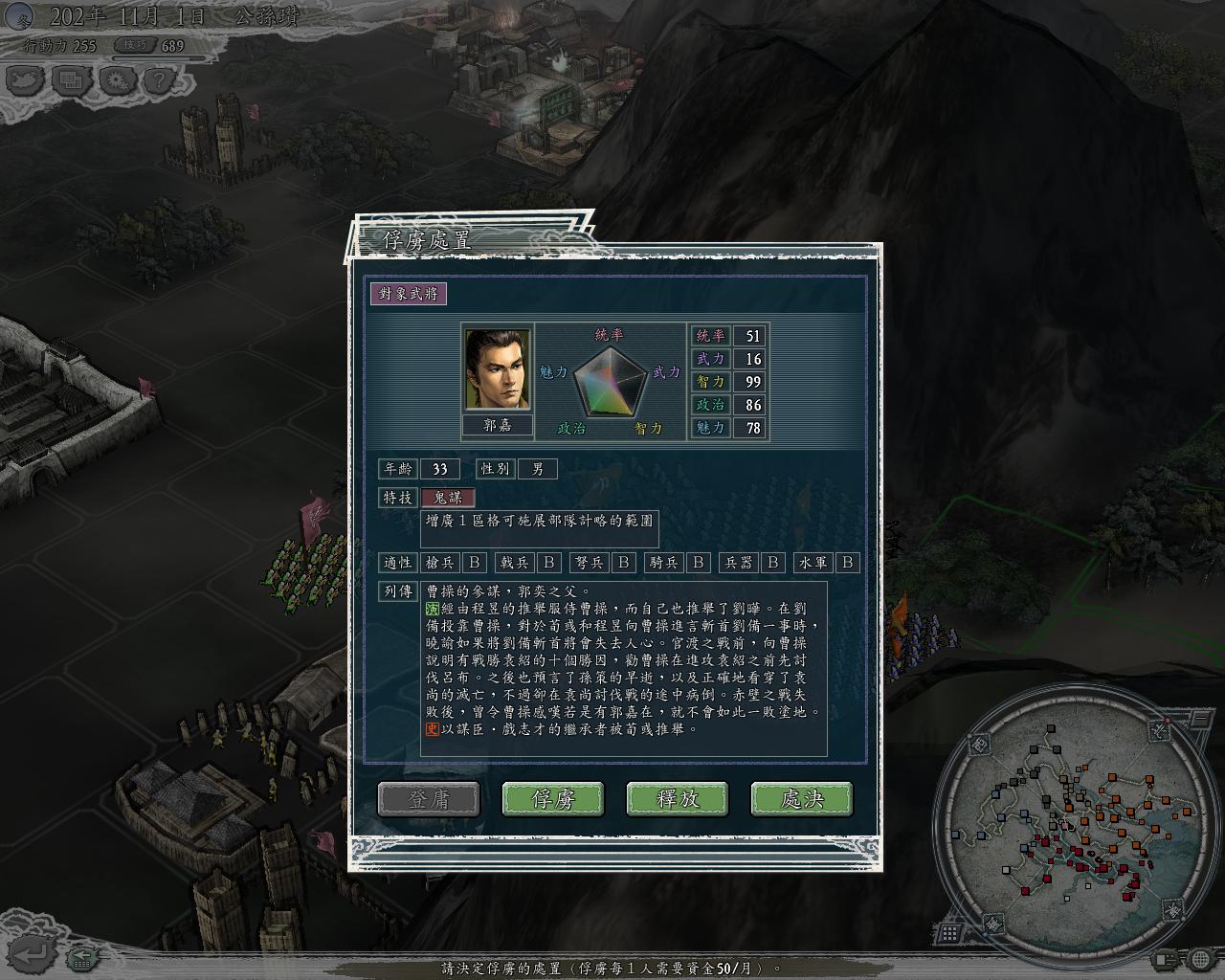Click the overlapping windows icon
Screen dimensions: 1225x980
tap(72, 80)
